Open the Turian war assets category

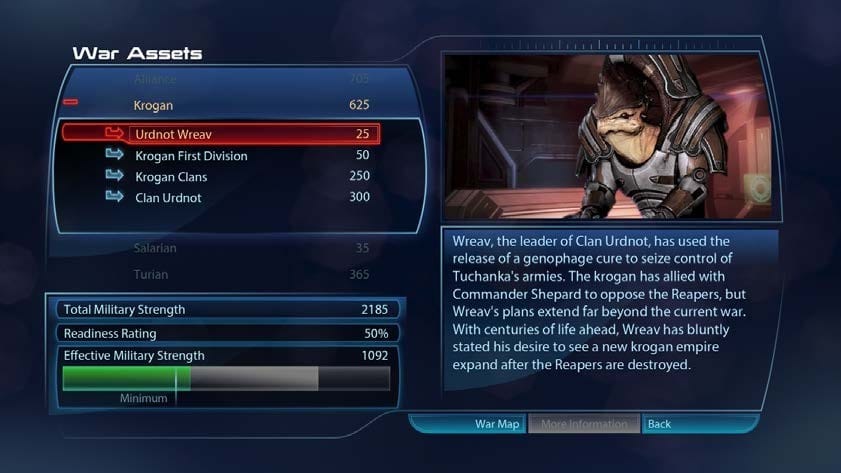tap(220, 274)
